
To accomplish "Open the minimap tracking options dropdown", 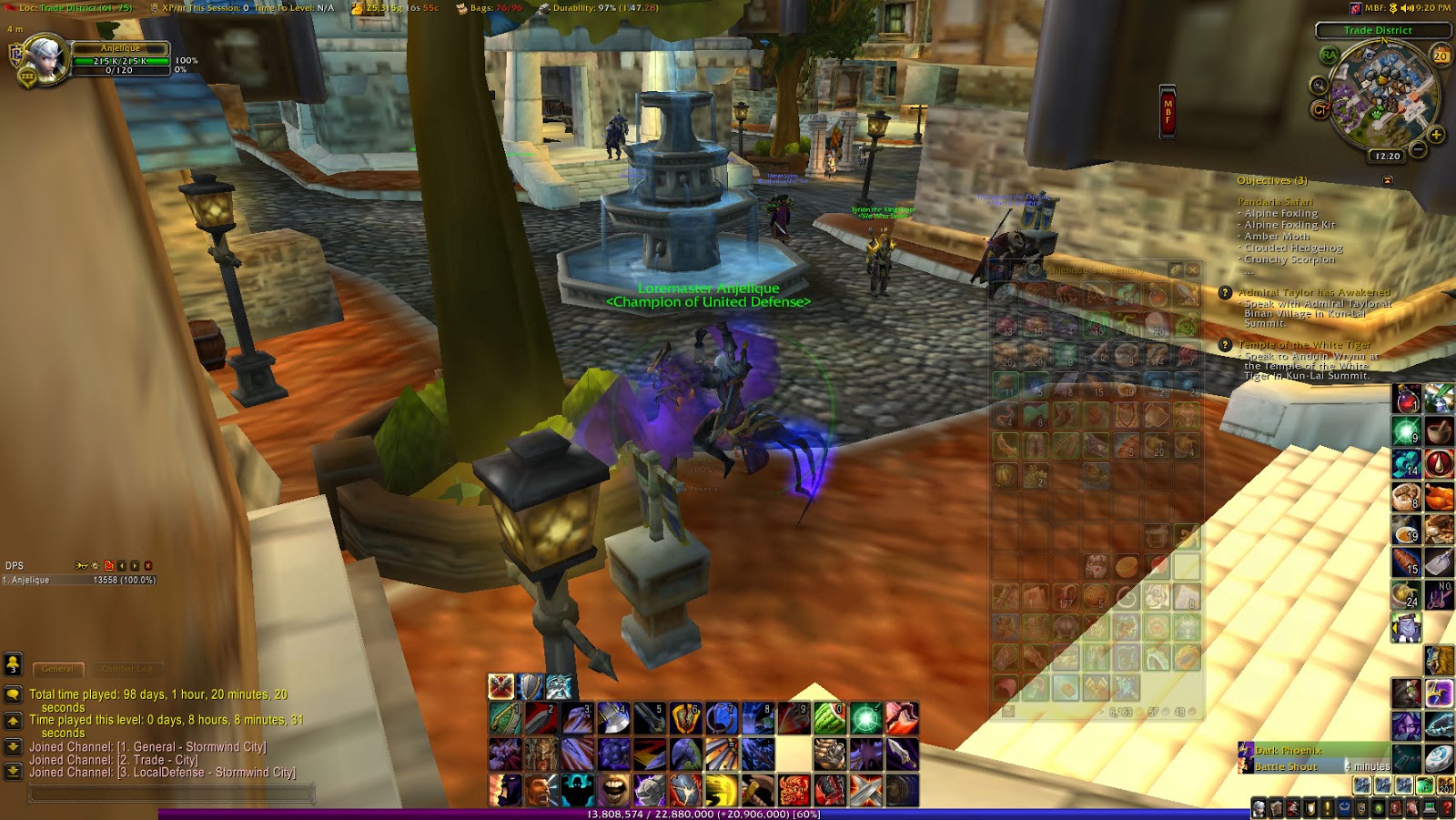I will [1320, 85].
